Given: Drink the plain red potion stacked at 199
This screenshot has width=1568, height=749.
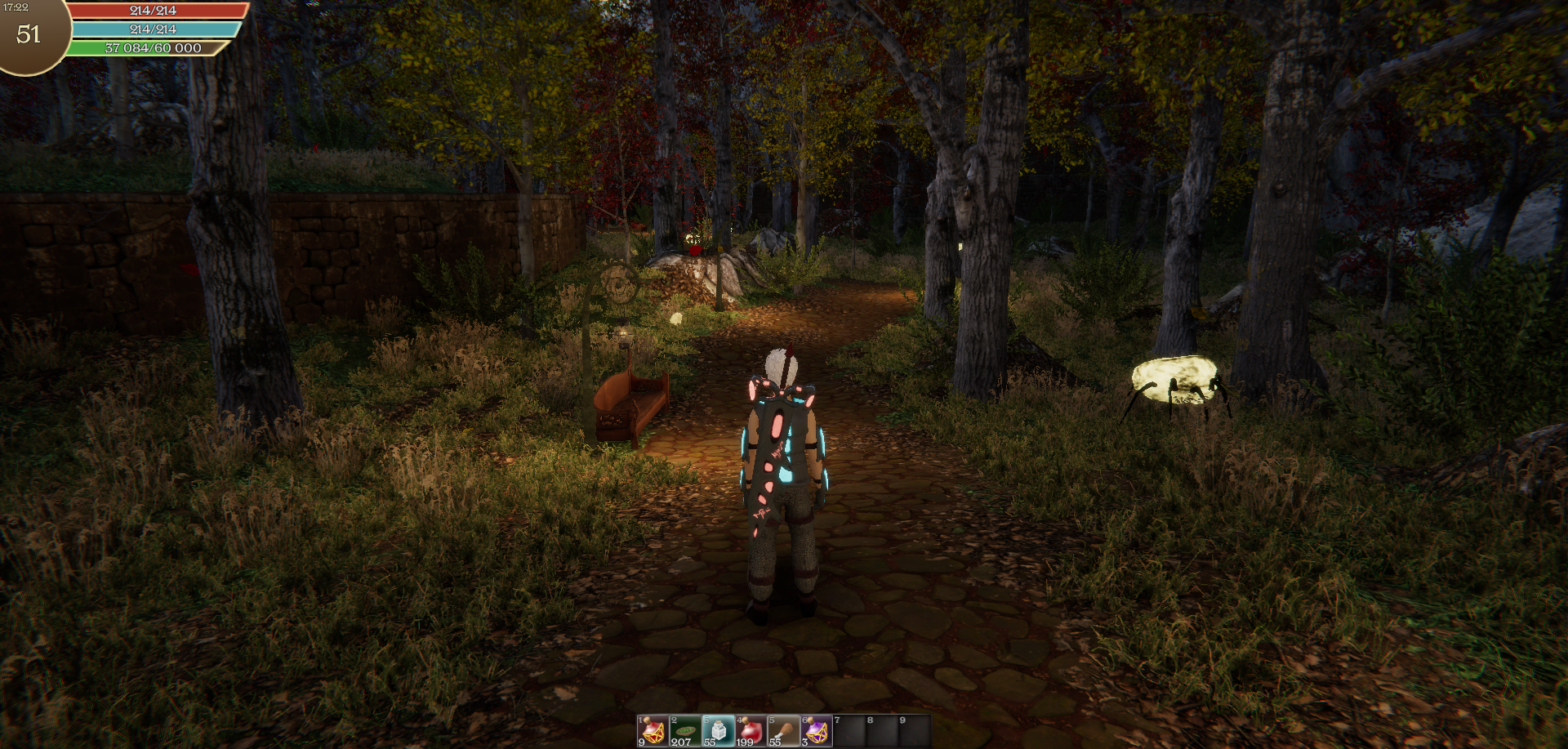Looking at the screenshot, I should [751, 730].
